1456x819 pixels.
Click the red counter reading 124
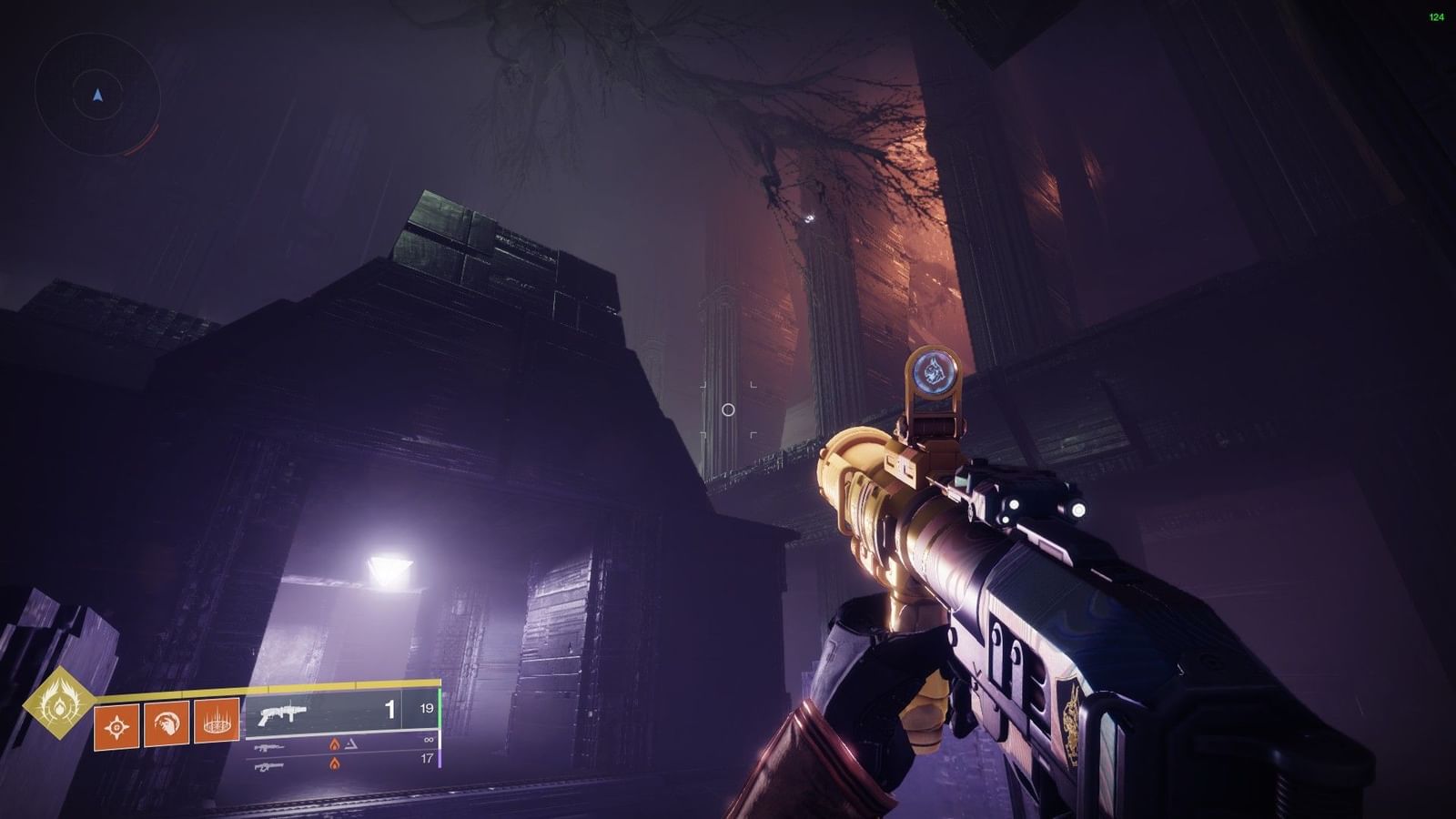point(1436,15)
